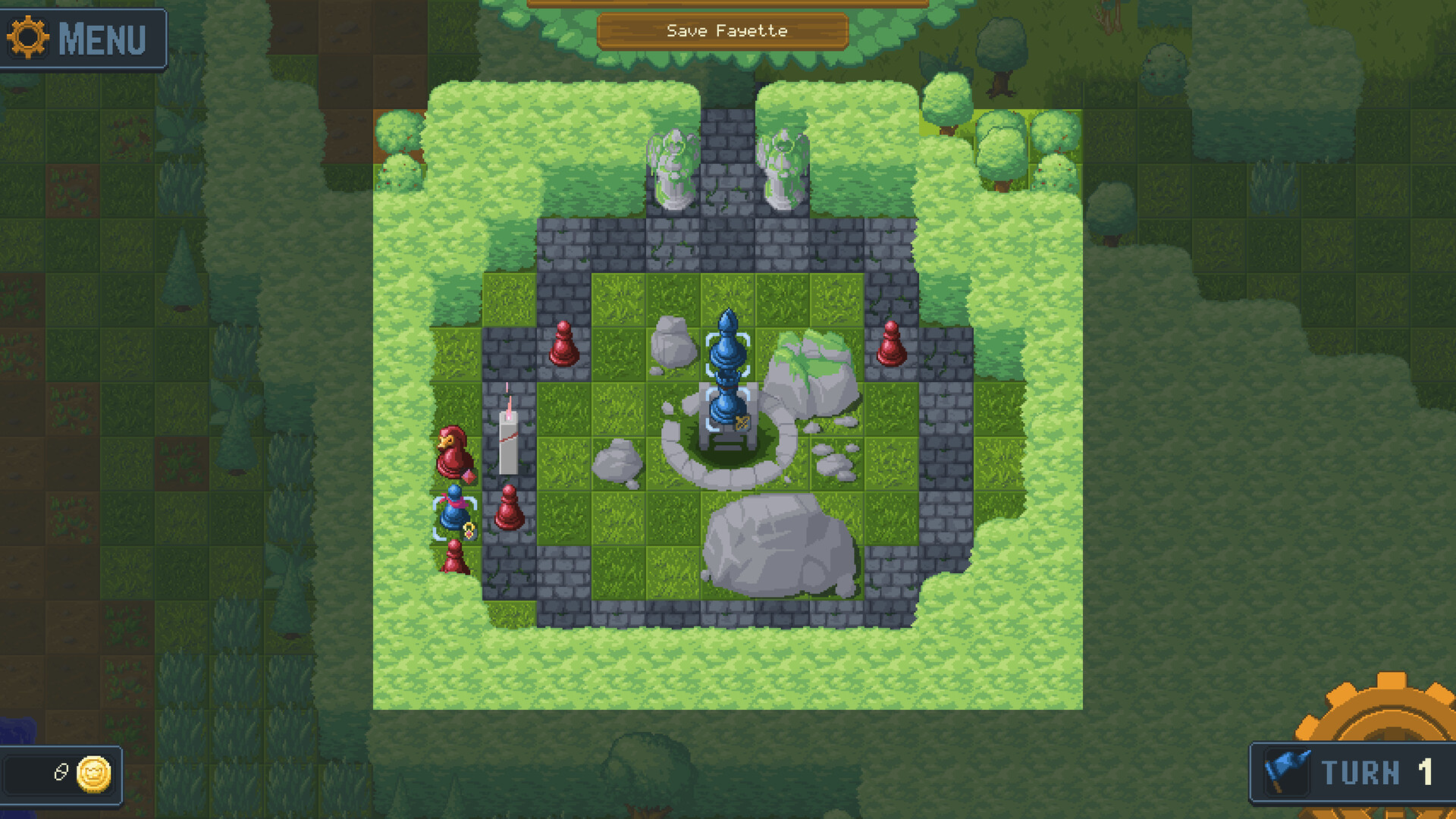Click the key charm beside the blue pawn
Screen dimensions: 1456x819
coord(469,529)
